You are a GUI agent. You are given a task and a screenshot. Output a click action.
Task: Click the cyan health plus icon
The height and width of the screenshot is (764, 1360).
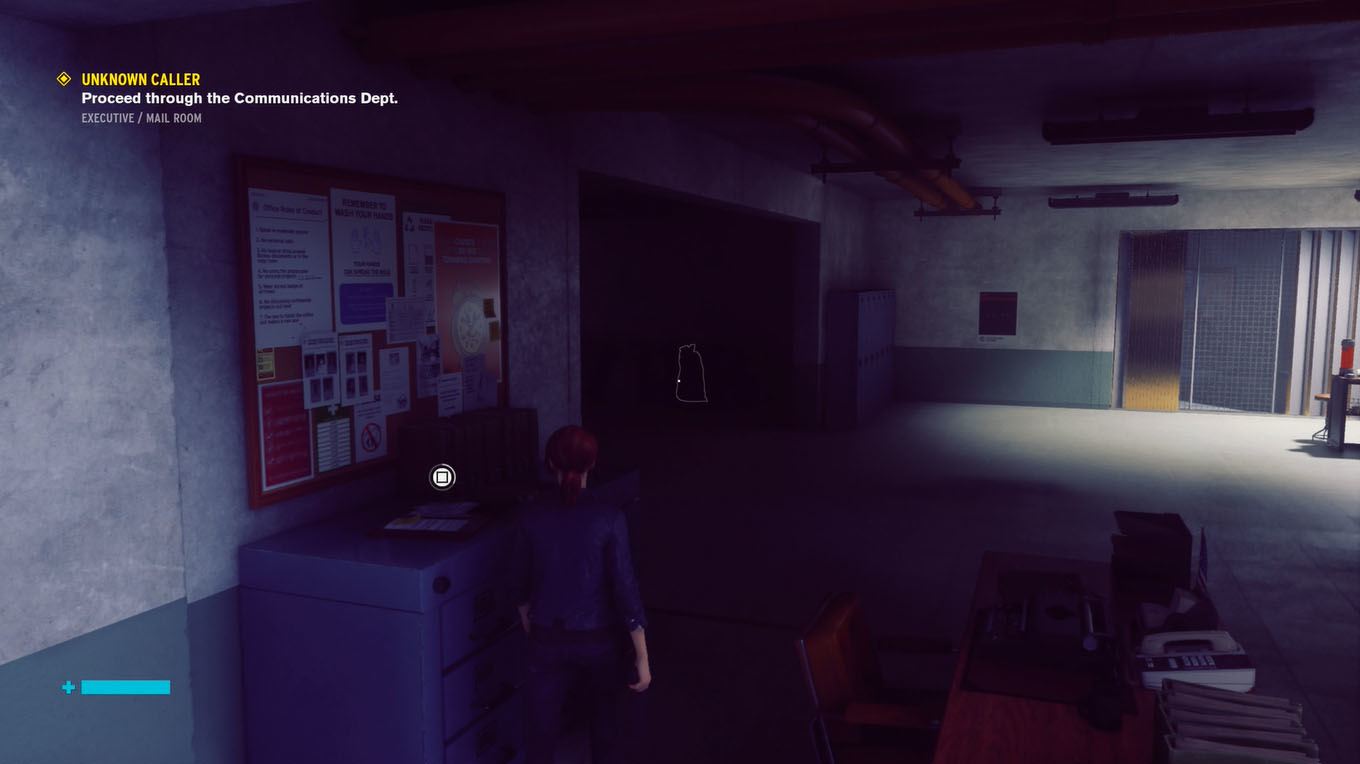pos(67,687)
